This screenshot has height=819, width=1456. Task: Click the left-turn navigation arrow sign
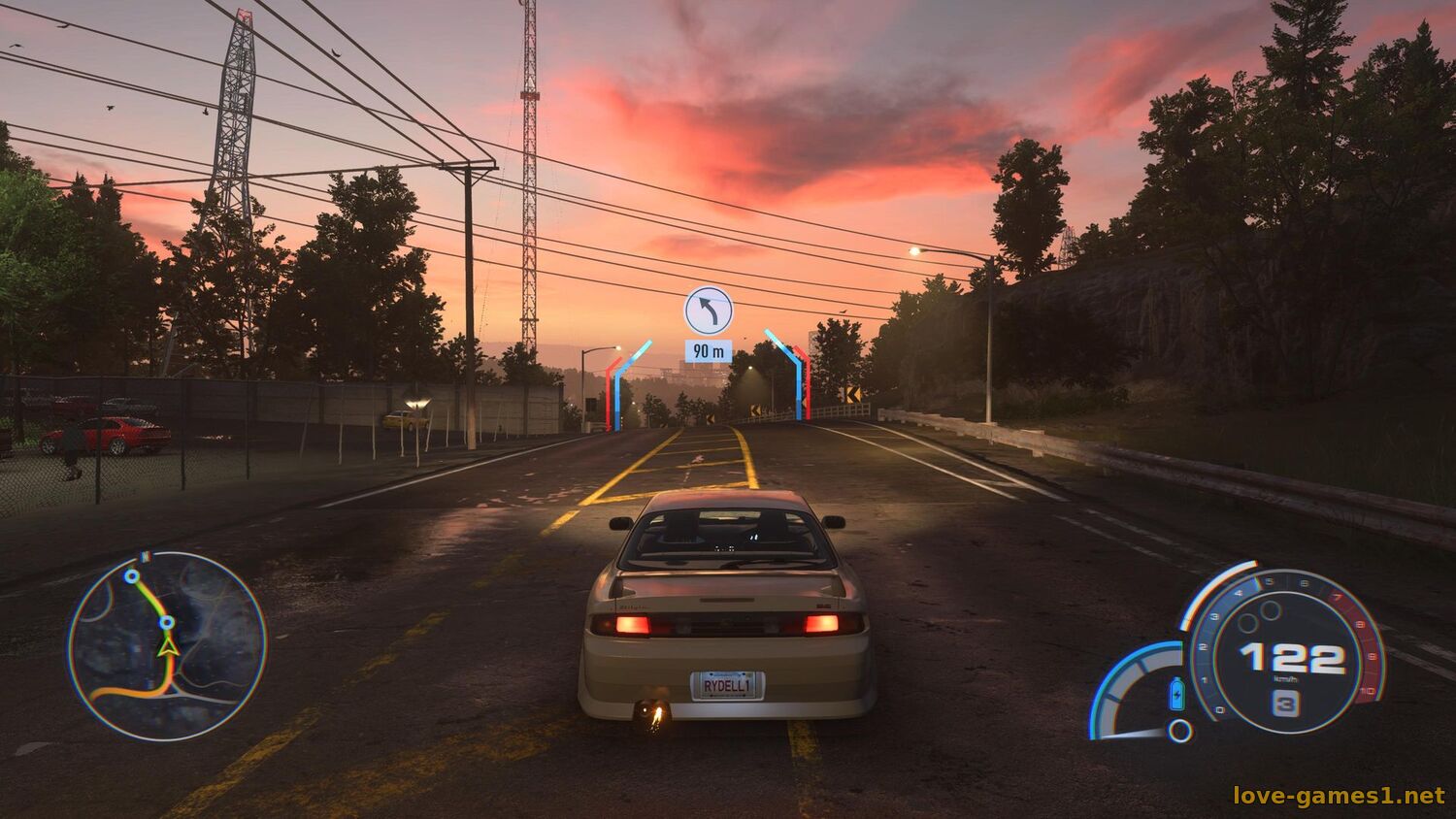[709, 311]
